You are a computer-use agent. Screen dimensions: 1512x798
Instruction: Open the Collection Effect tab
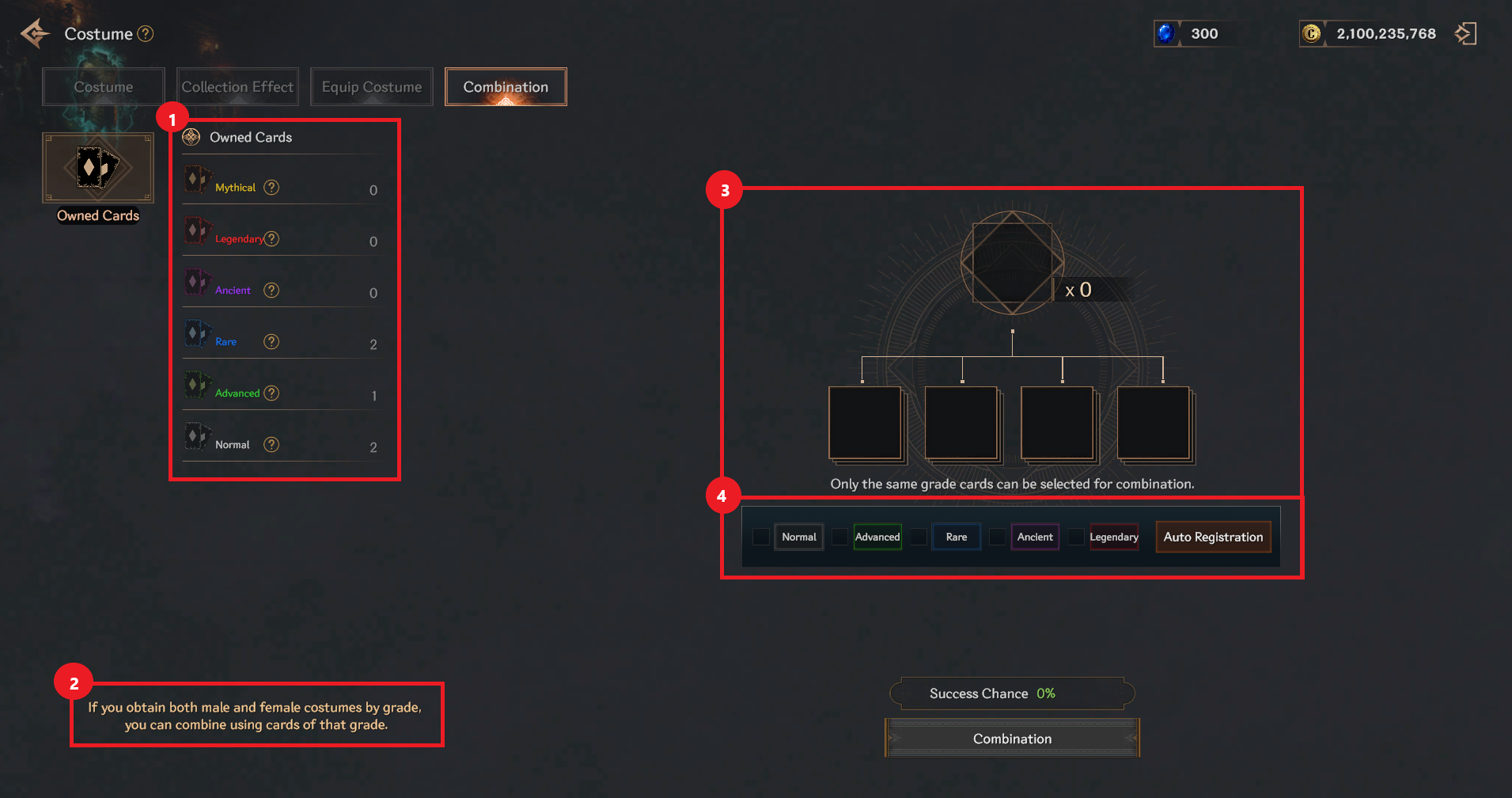point(237,87)
